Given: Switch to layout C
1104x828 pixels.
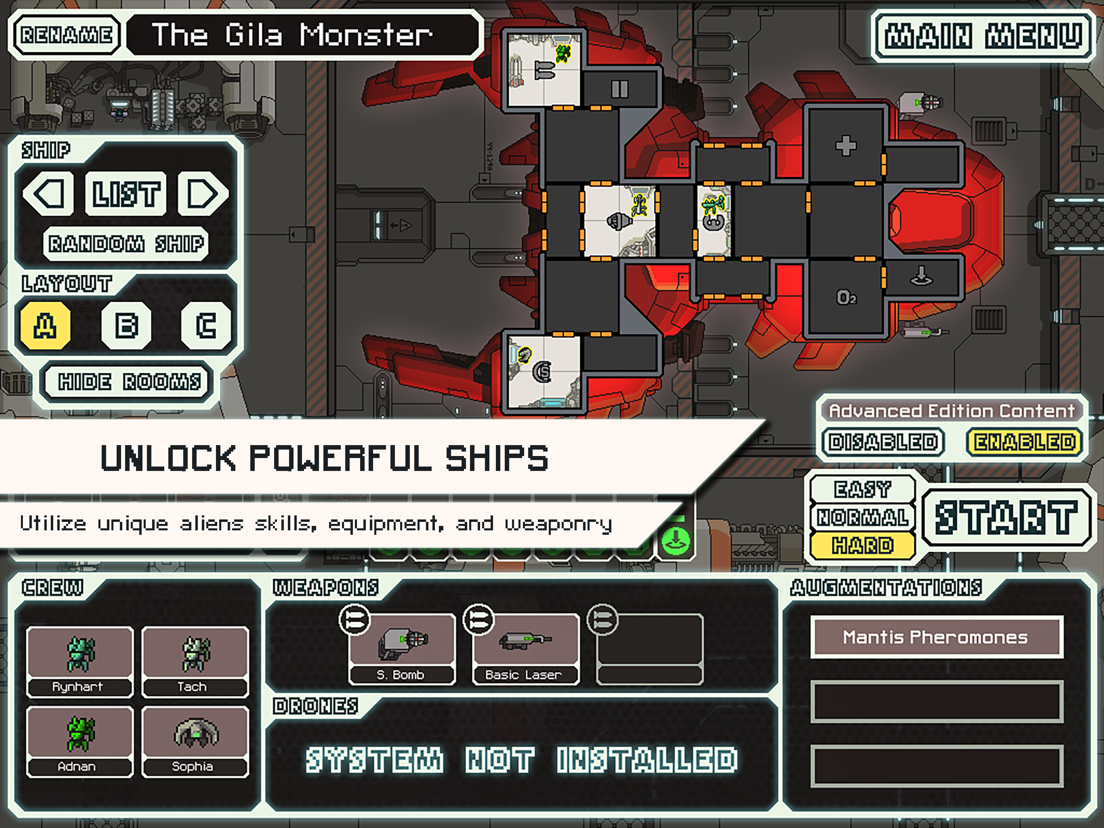Looking at the screenshot, I should coord(205,326).
